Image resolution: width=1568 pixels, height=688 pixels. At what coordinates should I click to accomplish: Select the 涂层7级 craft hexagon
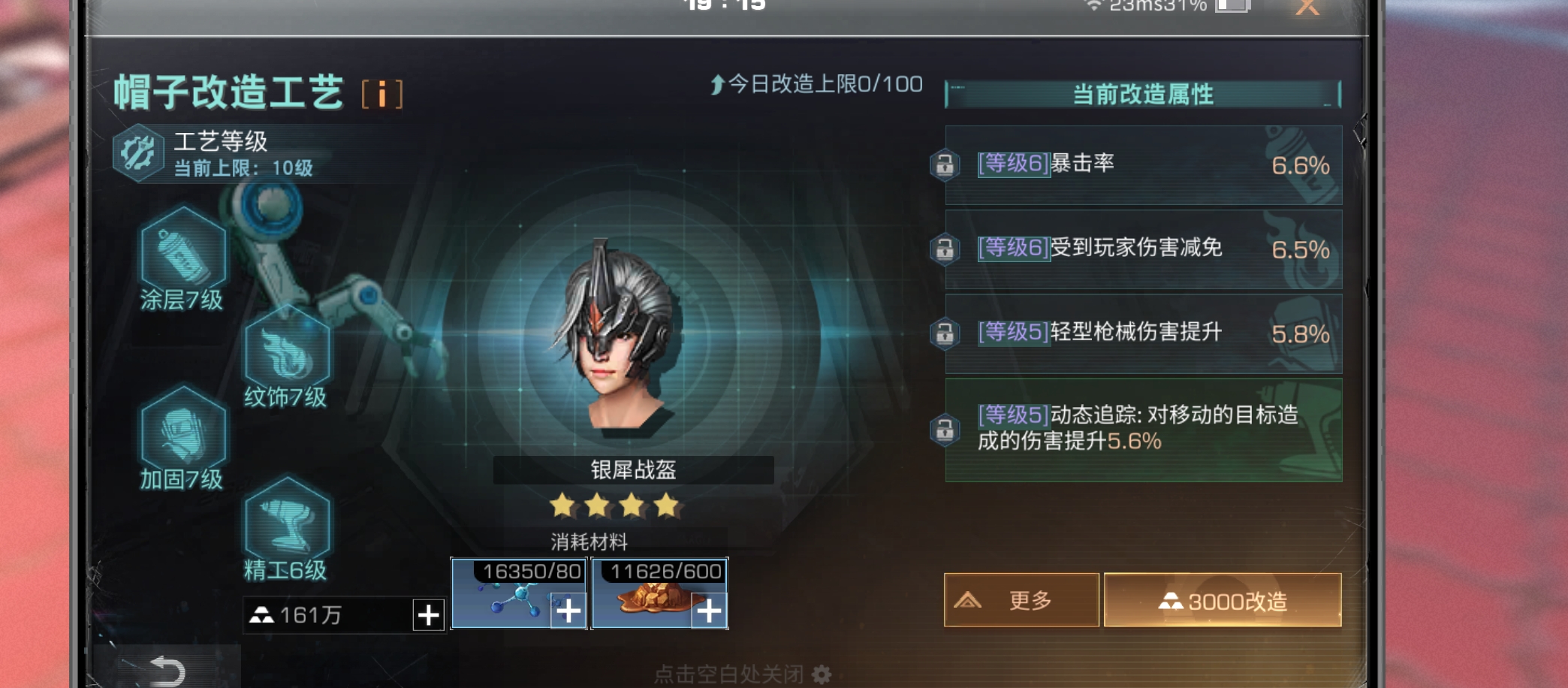[x=182, y=255]
